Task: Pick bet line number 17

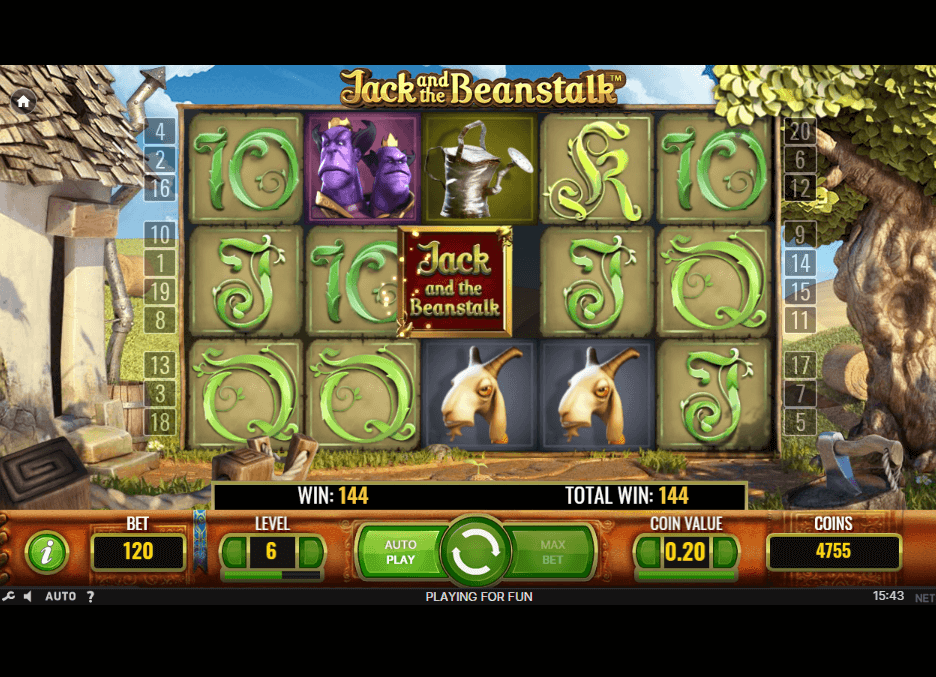Action: pyautogui.click(x=799, y=364)
